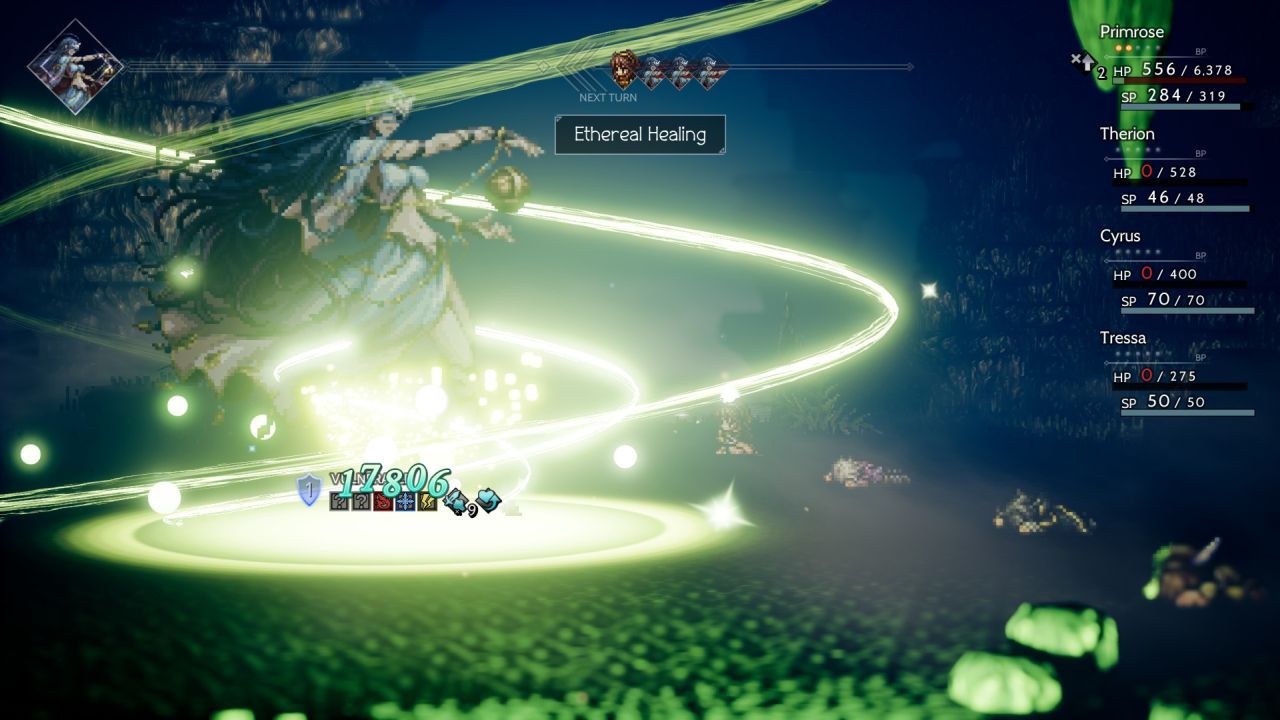The image size is (1280, 720).
Task: Select Primrose's portrait in next-turn order
Action: tap(625, 70)
